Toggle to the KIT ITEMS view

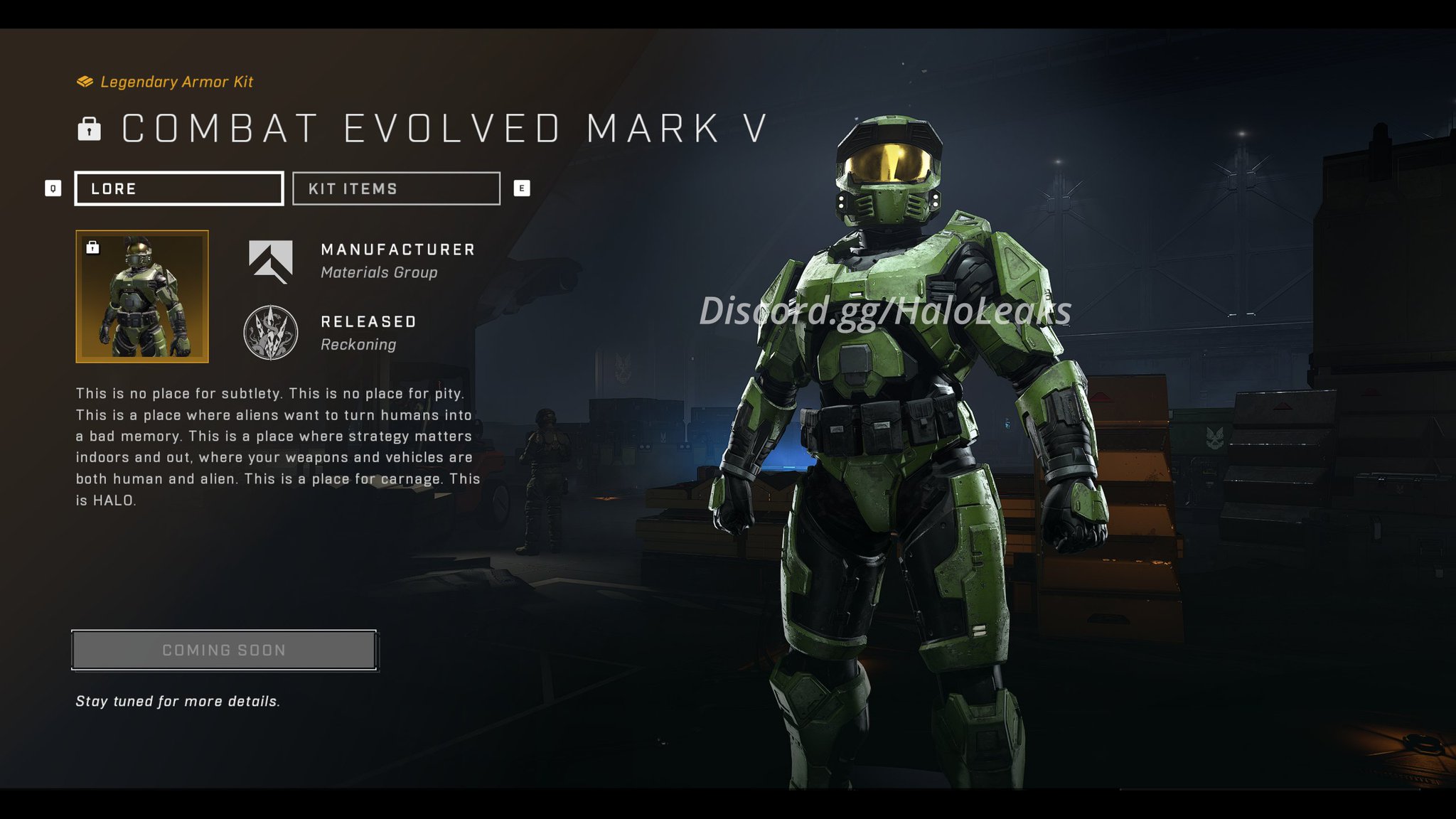[x=395, y=188]
